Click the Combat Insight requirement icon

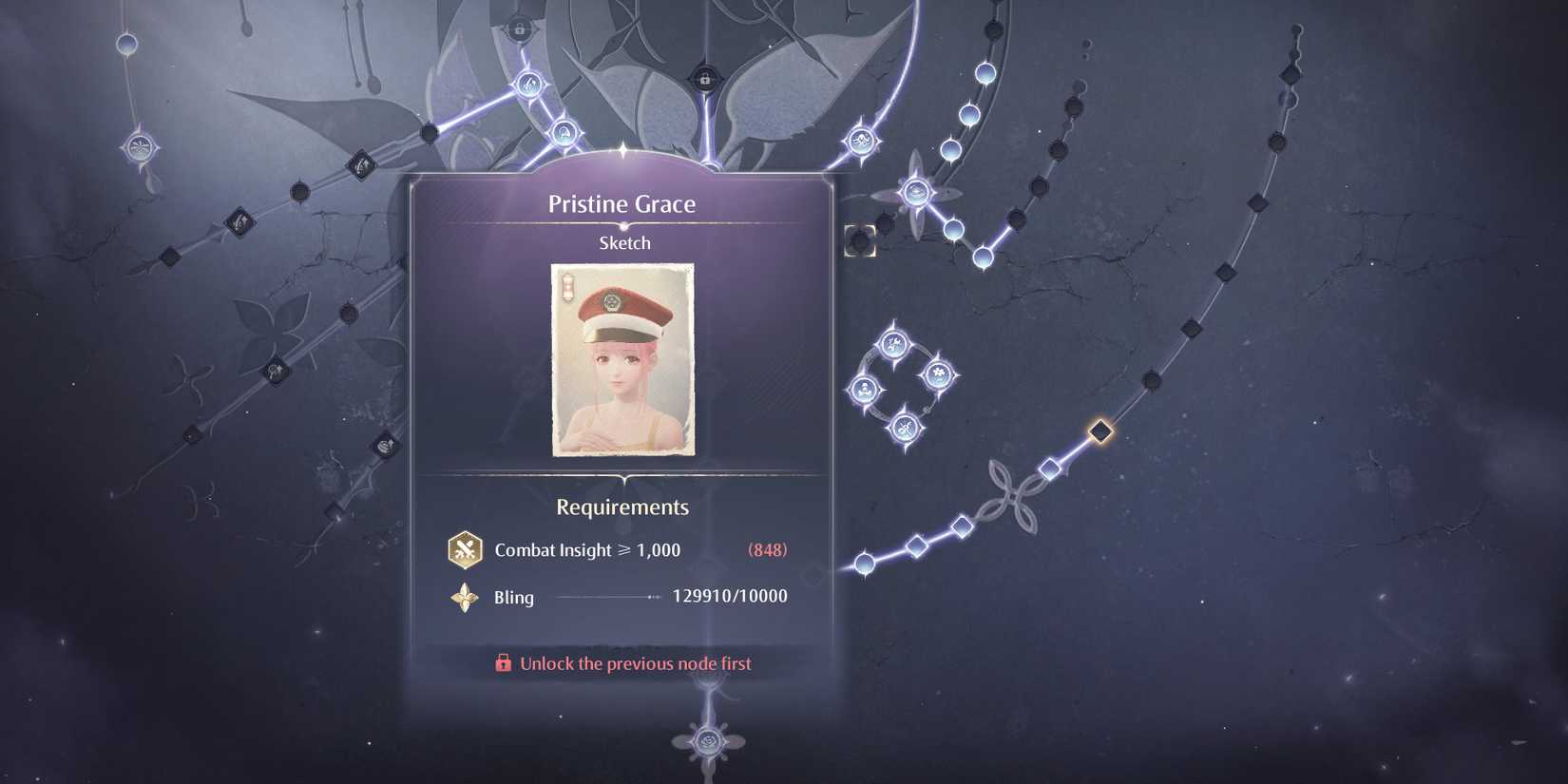point(464,549)
